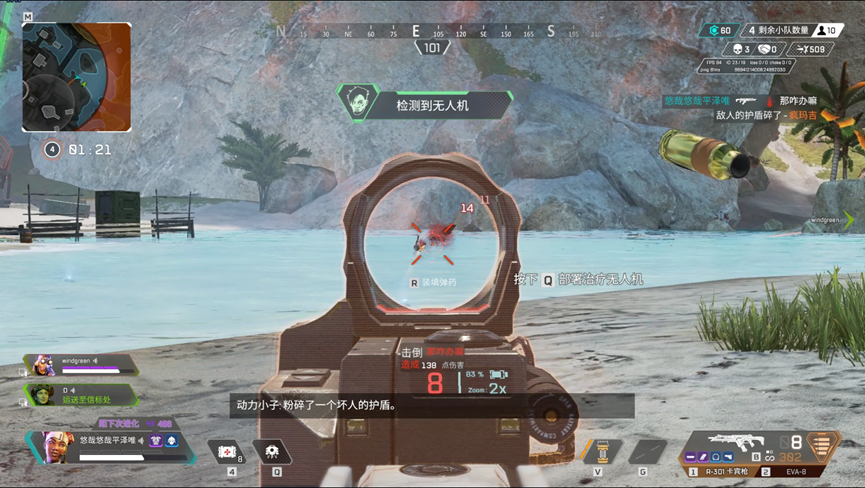This screenshot has height=488, width=865.
Task: Click teammate windgreen's portrait
Action: coord(42,365)
